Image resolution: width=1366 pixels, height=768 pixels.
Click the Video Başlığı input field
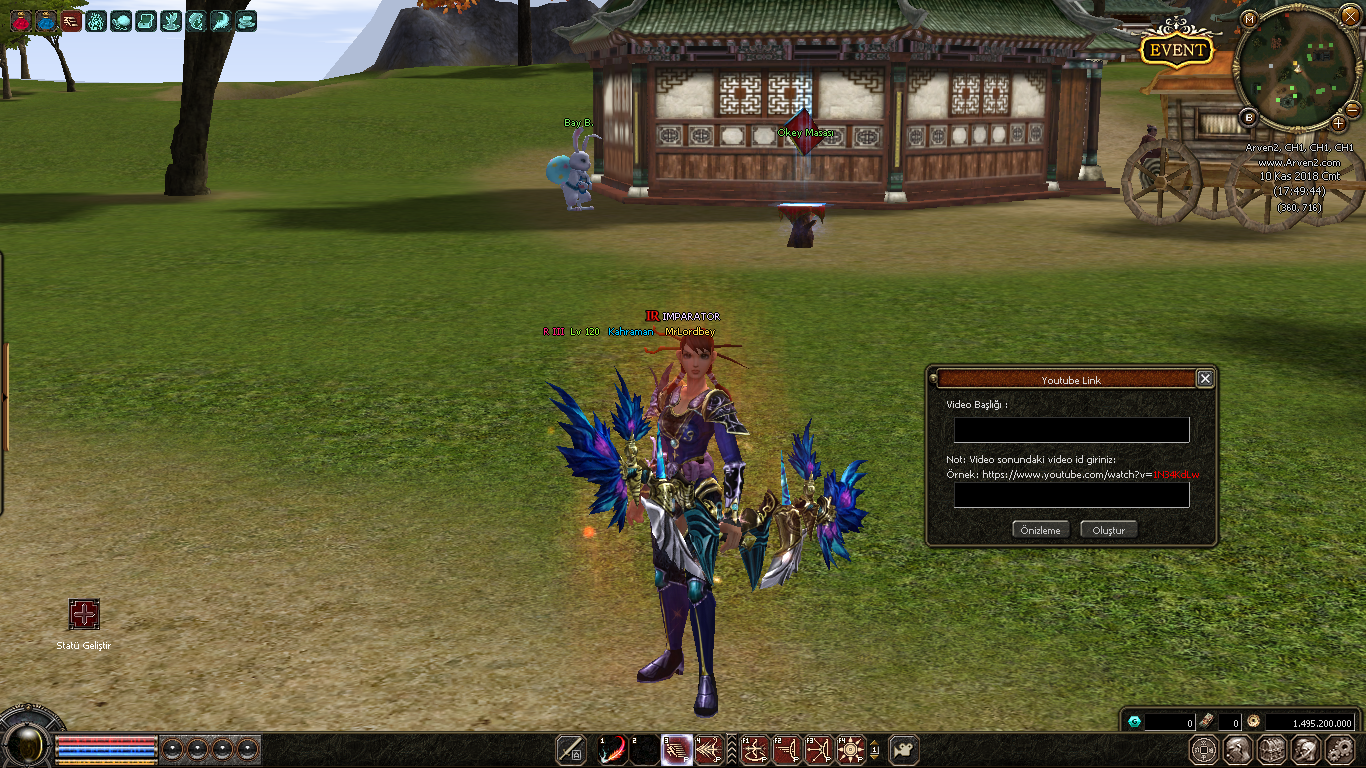click(x=1071, y=430)
